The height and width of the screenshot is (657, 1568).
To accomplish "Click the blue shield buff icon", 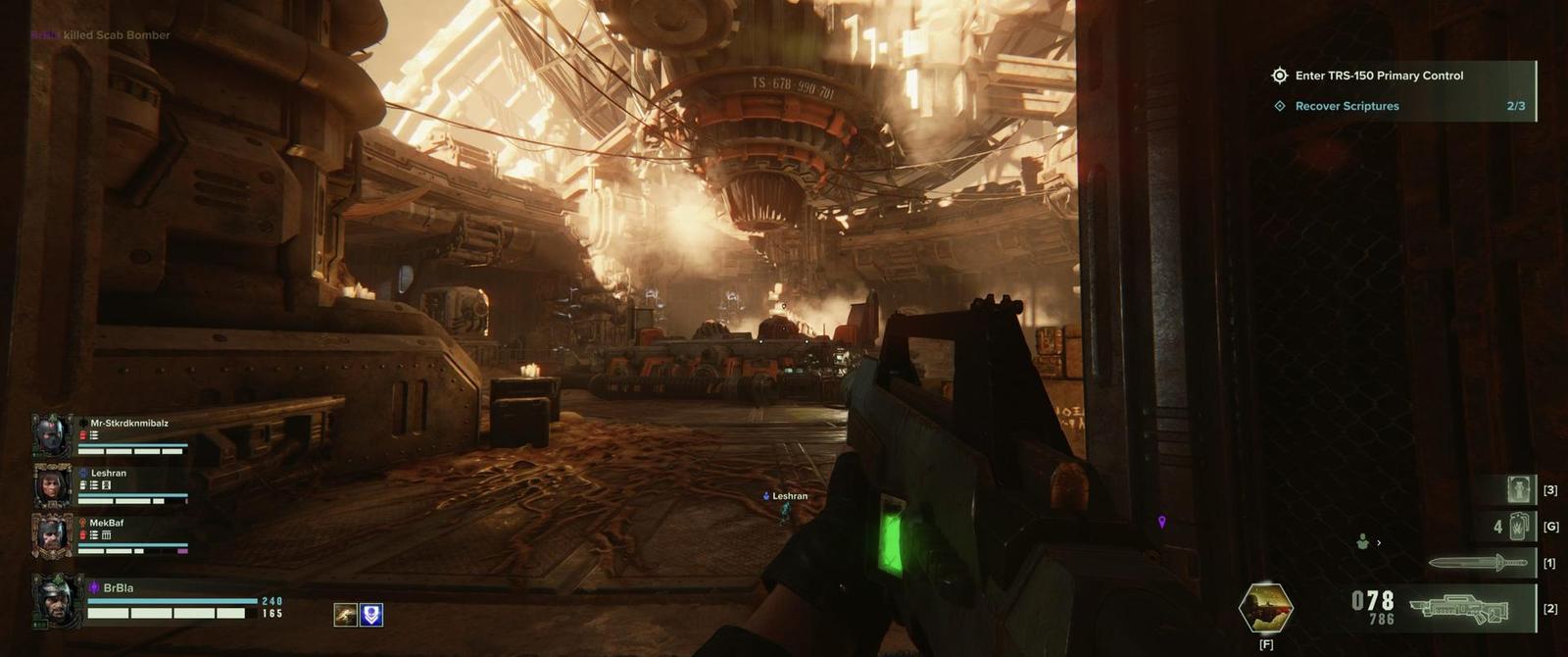I will pyautogui.click(x=371, y=615).
